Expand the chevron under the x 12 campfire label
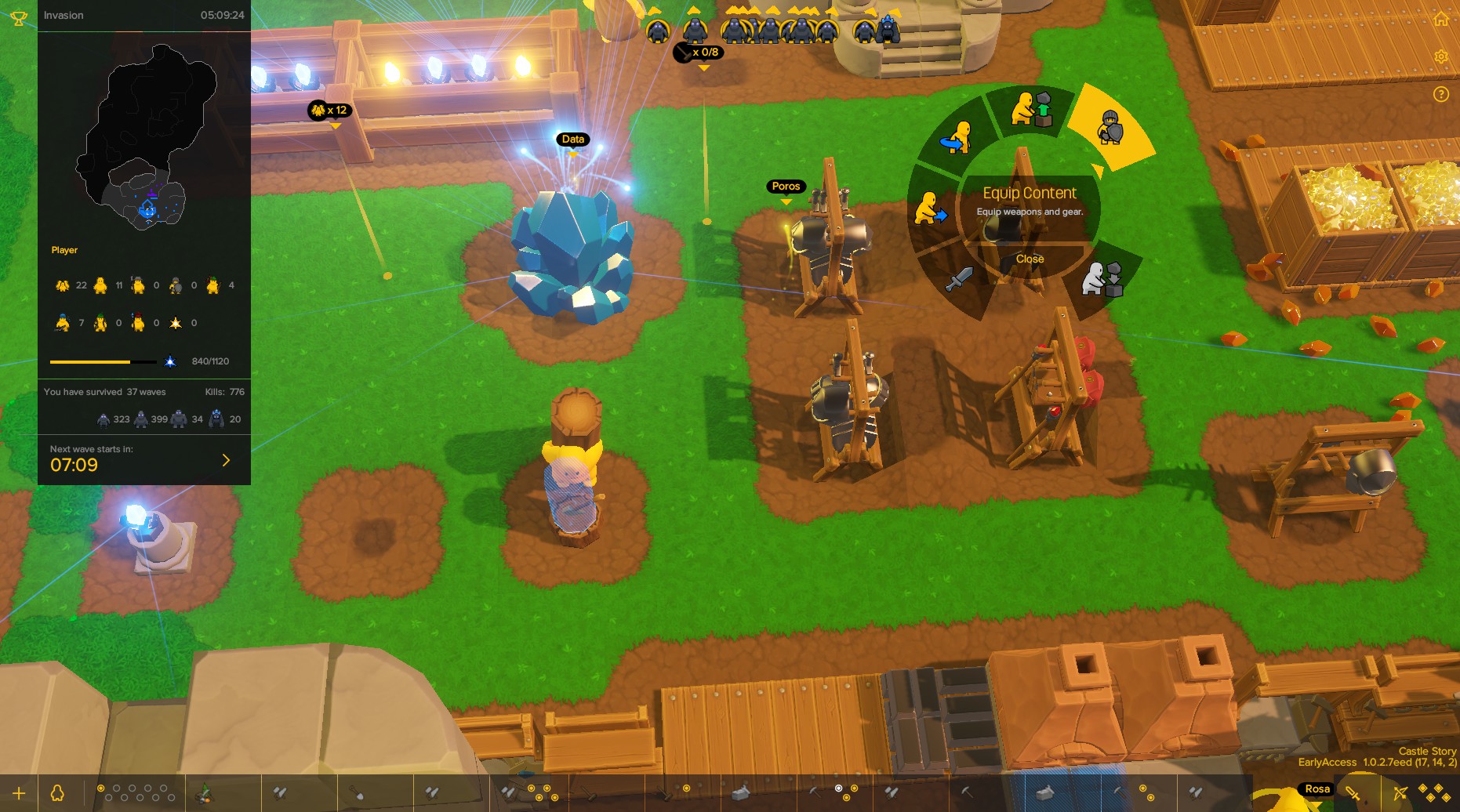1460x812 pixels. pos(337,125)
